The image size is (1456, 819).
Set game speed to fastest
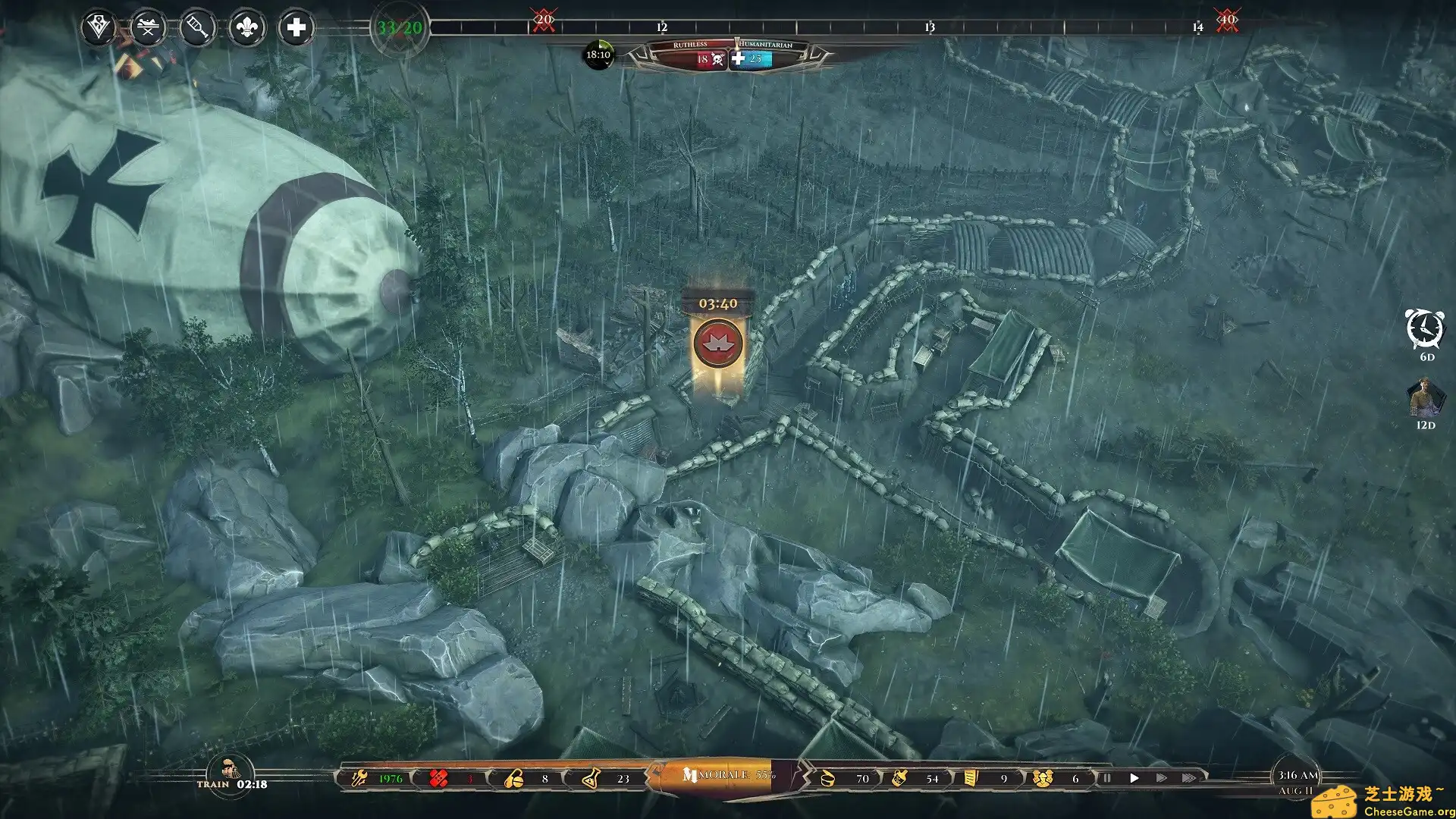(x=1188, y=778)
